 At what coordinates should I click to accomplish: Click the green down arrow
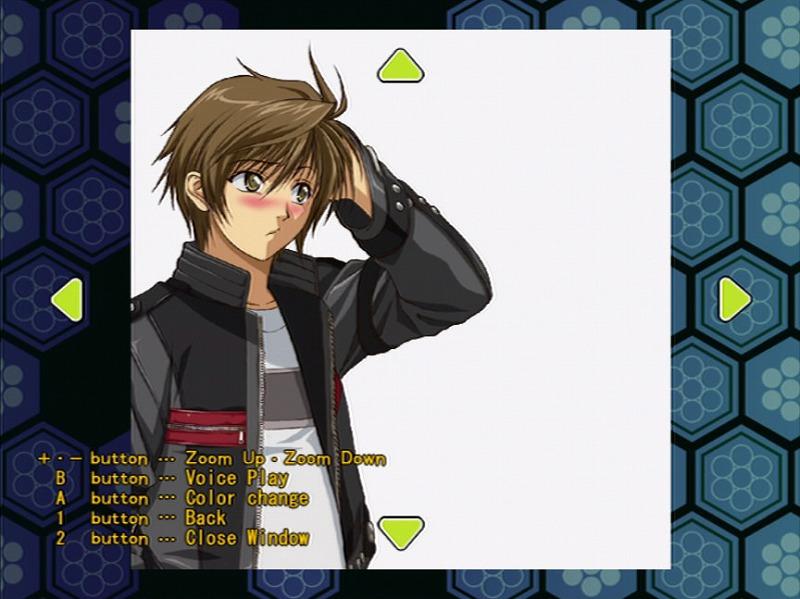coord(401,531)
